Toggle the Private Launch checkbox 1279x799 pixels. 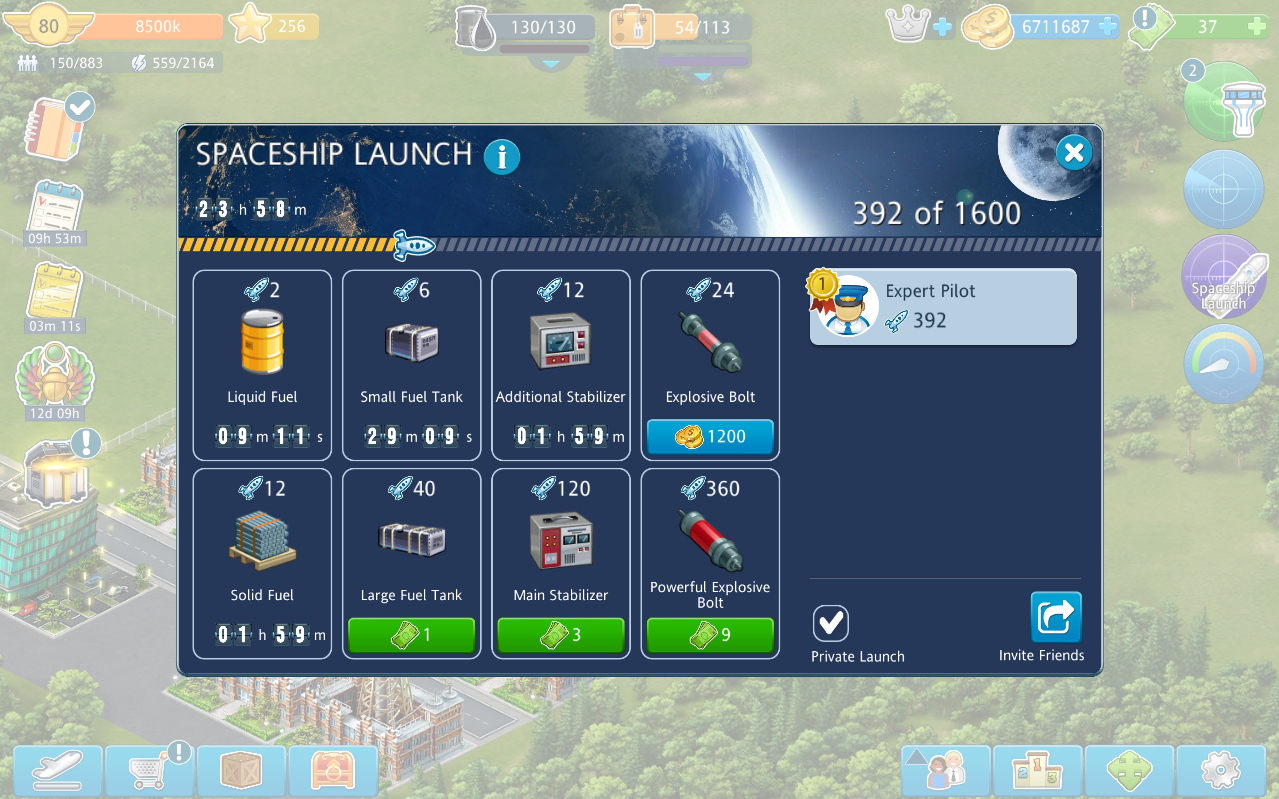pyautogui.click(x=831, y=623)
